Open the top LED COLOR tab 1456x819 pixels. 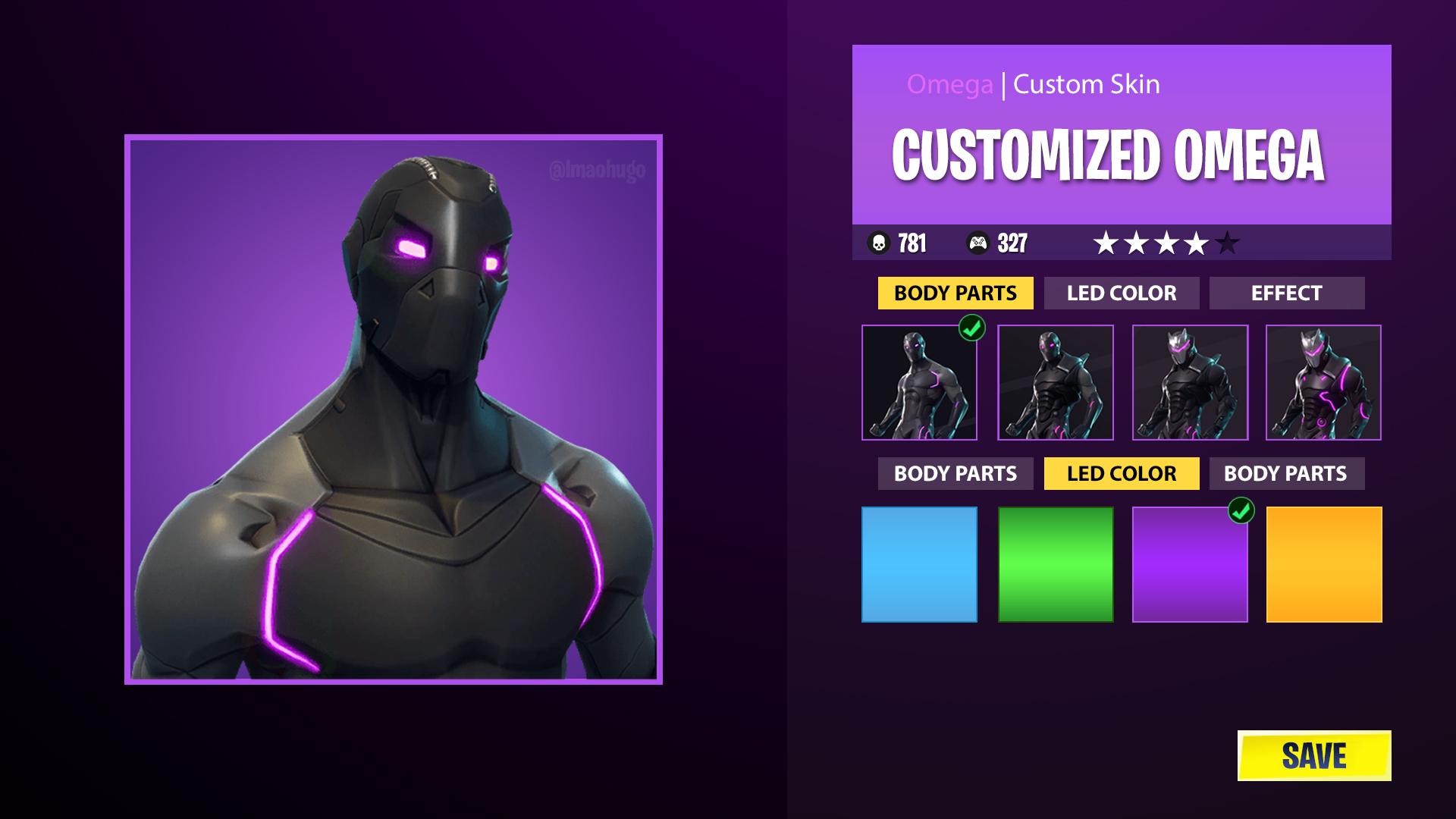(x=1122, y=293)
